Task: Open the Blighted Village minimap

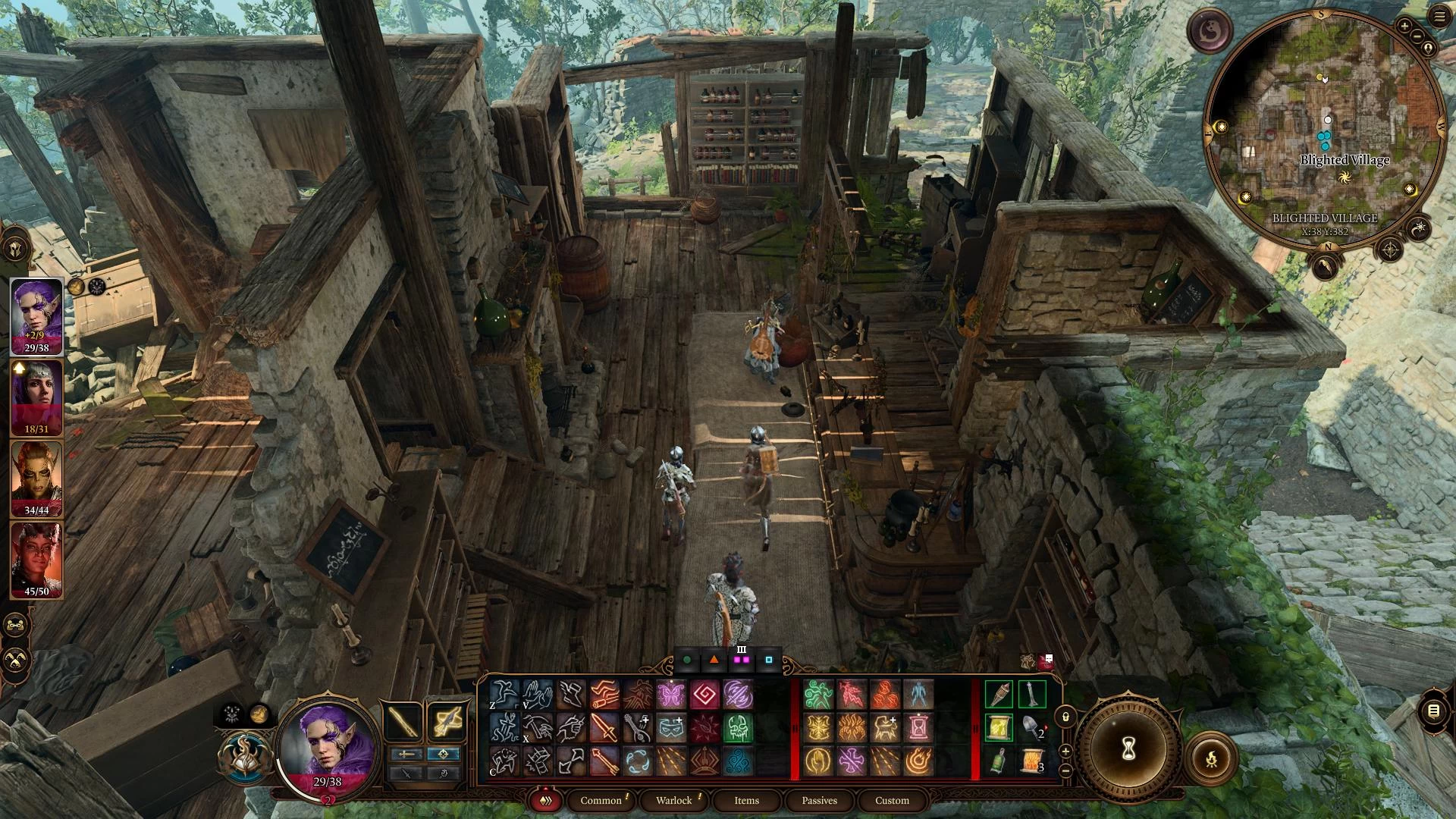Action: point(1323,129)
